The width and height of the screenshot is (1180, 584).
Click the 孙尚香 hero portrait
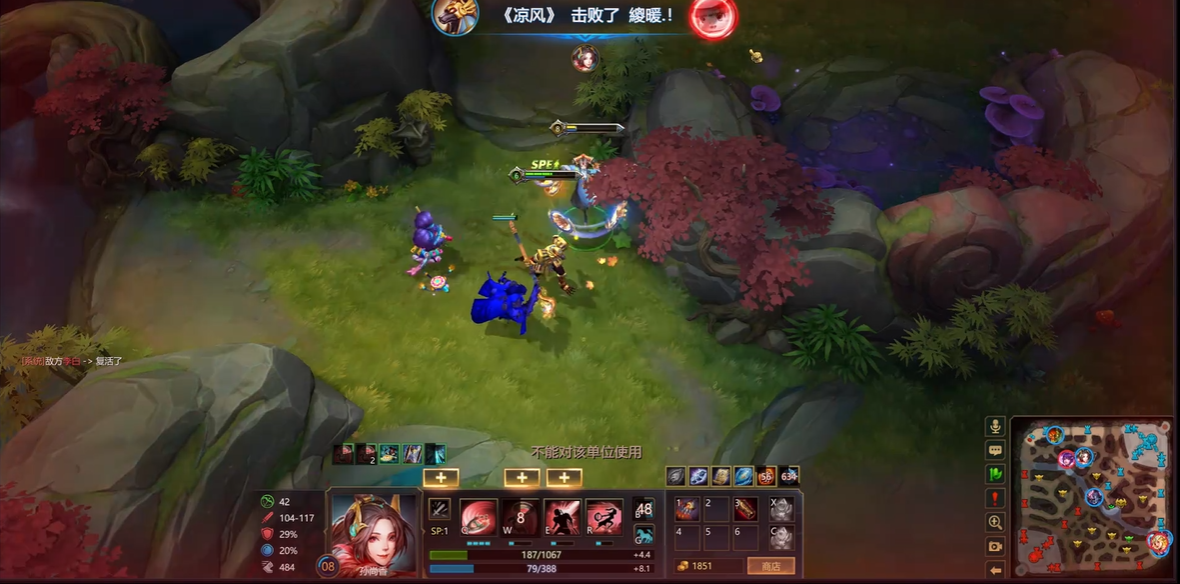371,530
